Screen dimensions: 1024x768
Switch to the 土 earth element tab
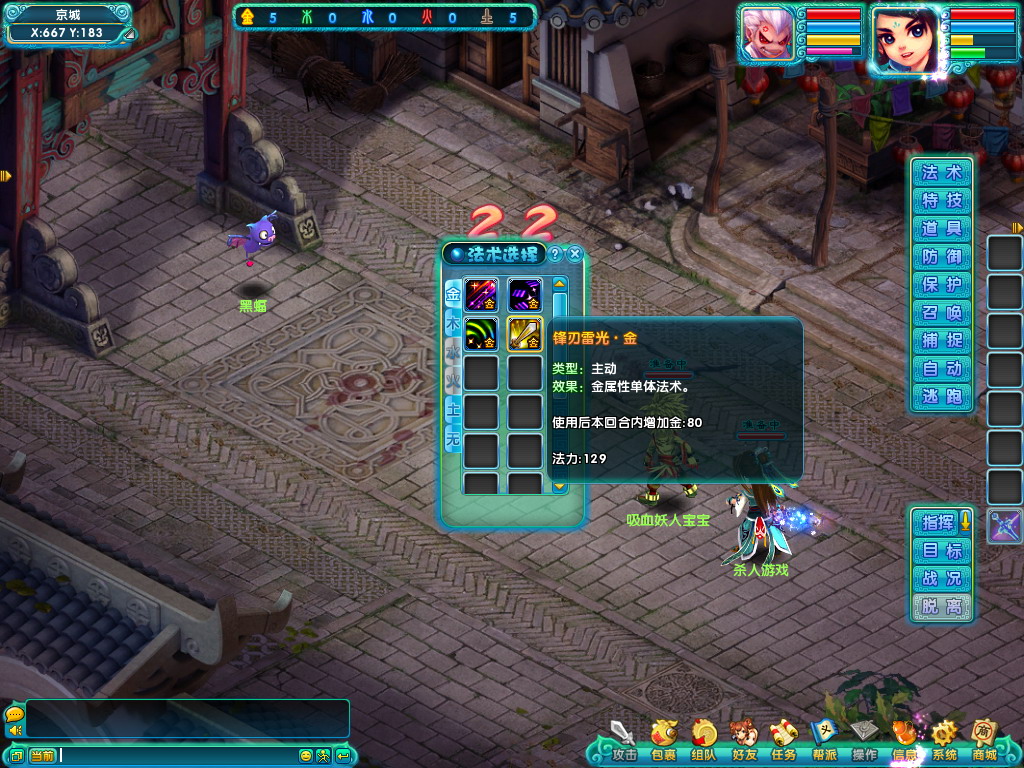click(x=452, y=409)
